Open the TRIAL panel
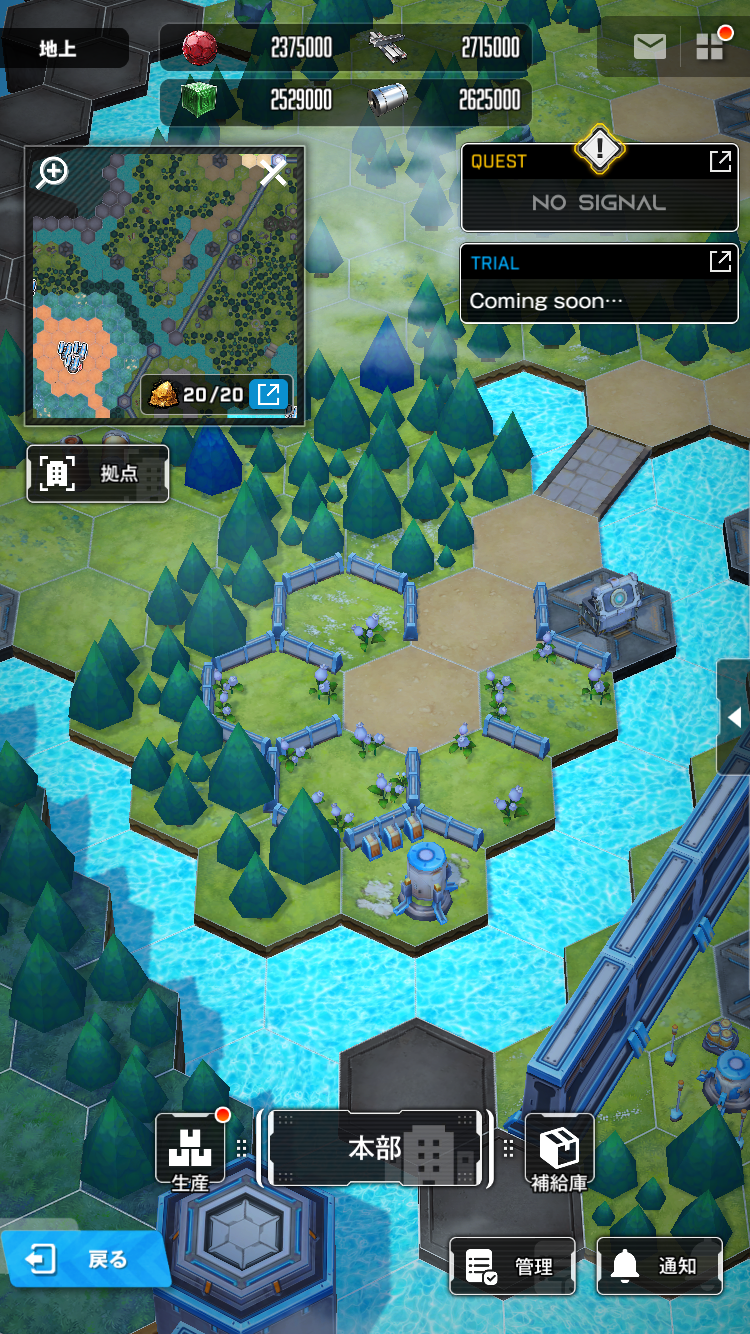This screenshot has height=1334, width=750. [599, 284]
